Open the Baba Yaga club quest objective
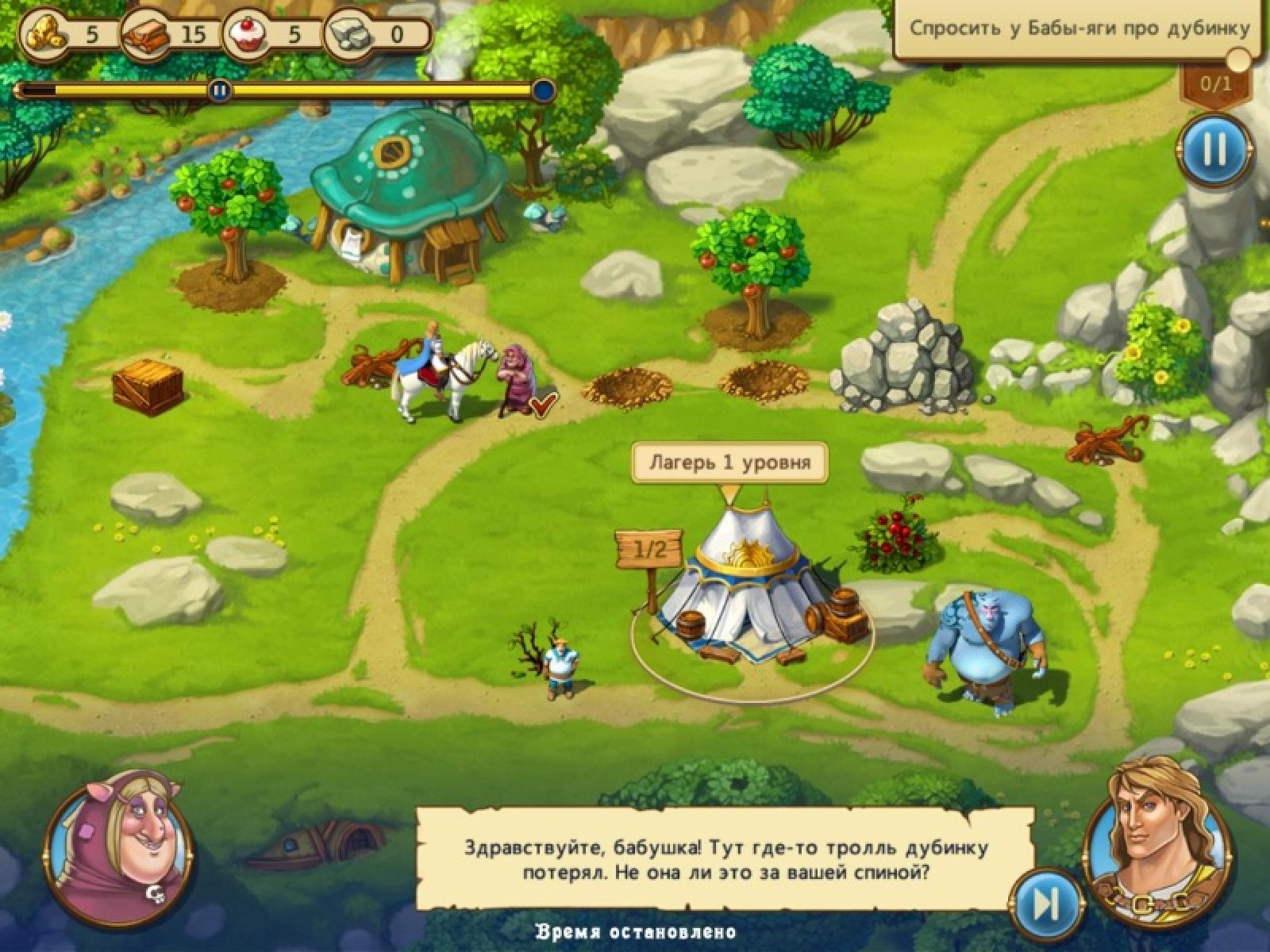 tap(1079, 29)
